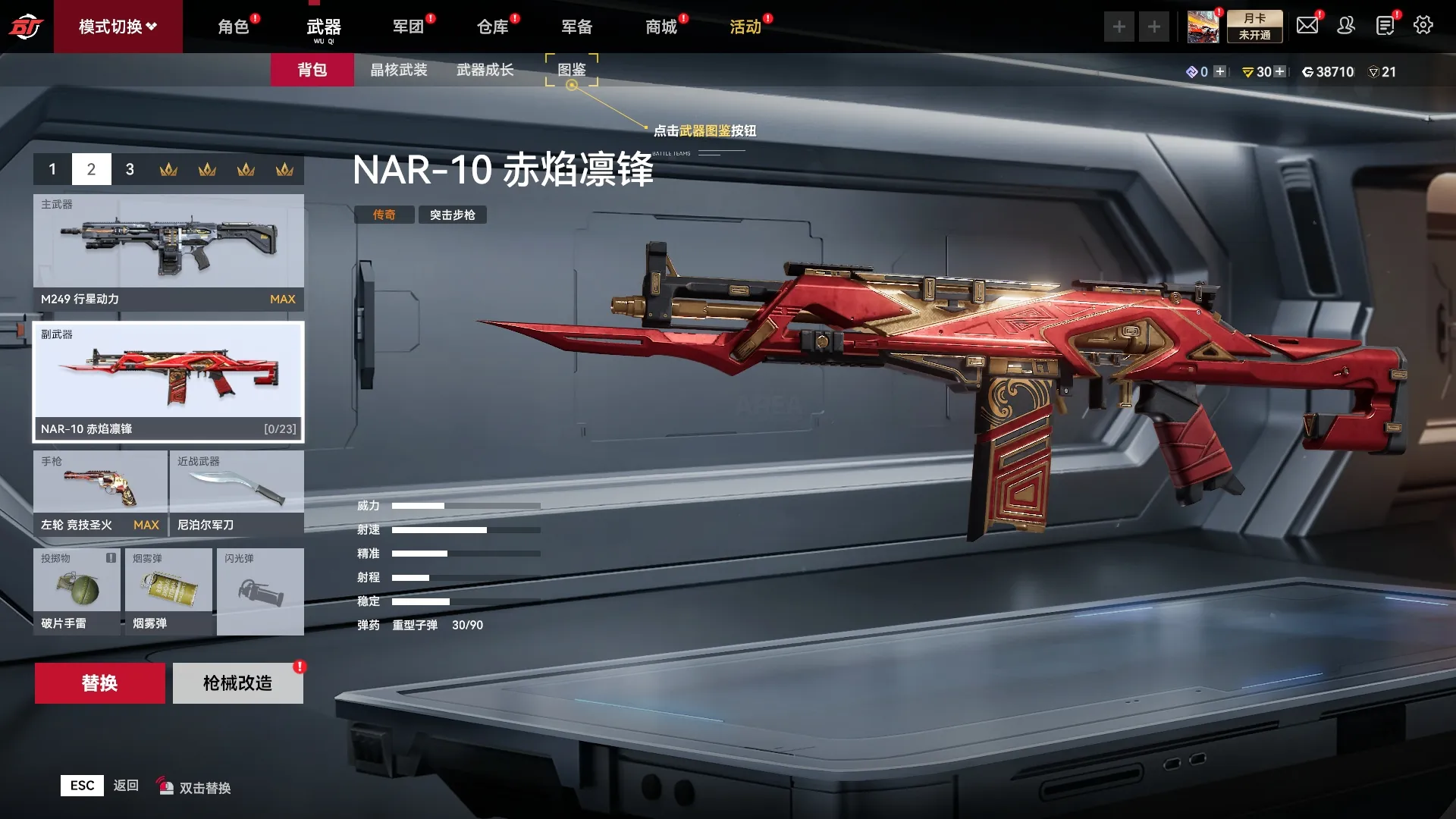Click the 替换 replace button
The image size is (1456, 819).
tap(99, 683)
